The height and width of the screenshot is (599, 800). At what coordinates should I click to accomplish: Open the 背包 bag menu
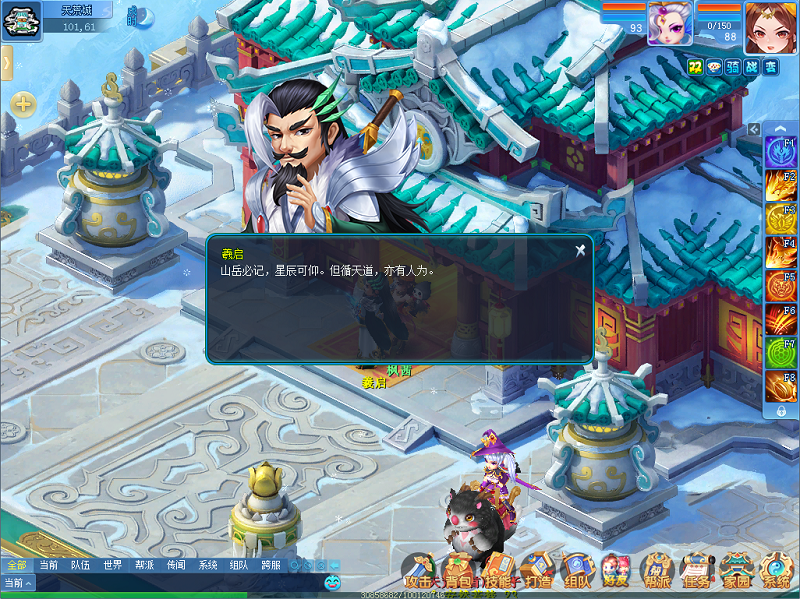[x=460, y=572]
